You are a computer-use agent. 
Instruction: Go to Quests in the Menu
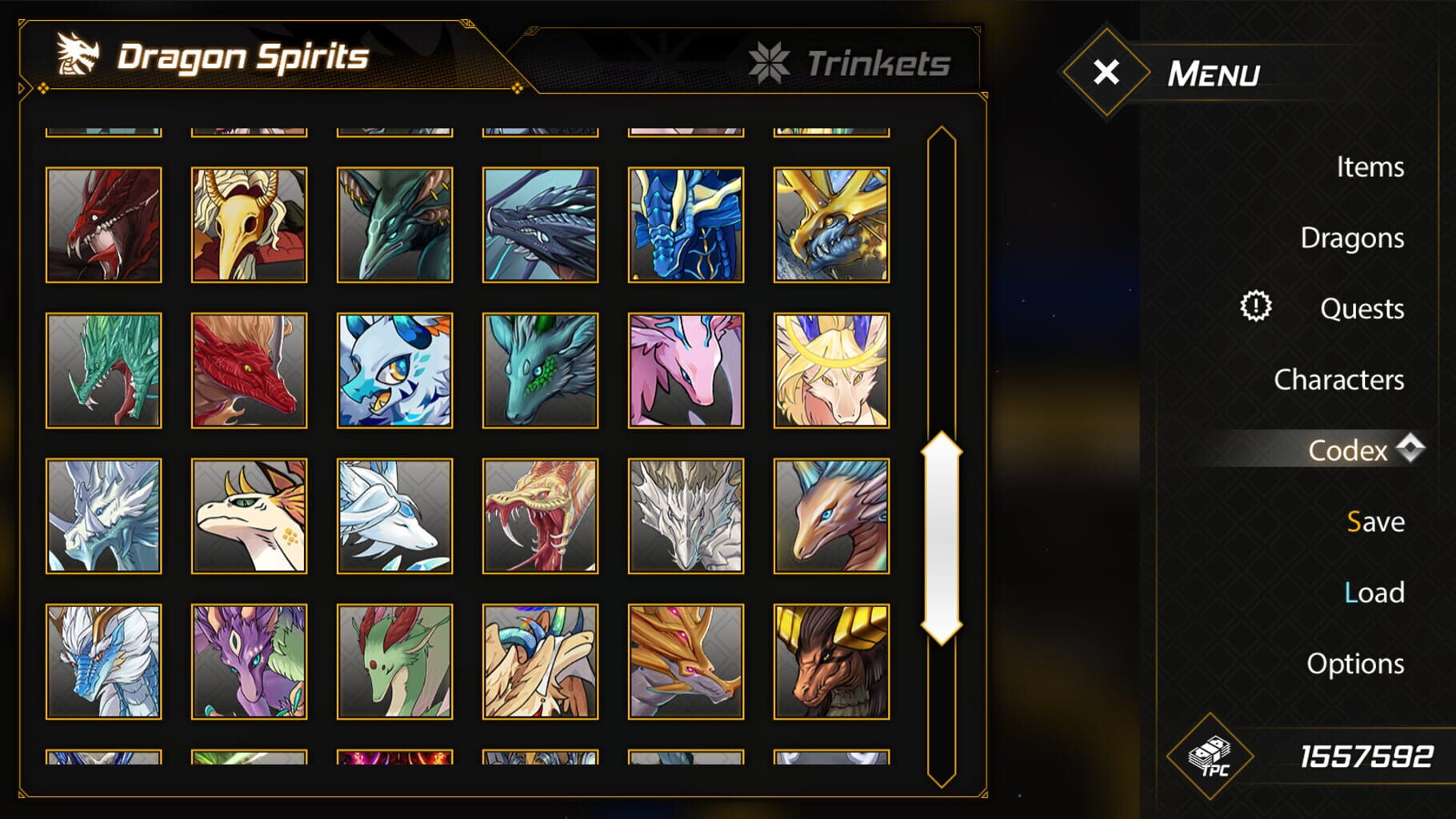point(1362,308)
